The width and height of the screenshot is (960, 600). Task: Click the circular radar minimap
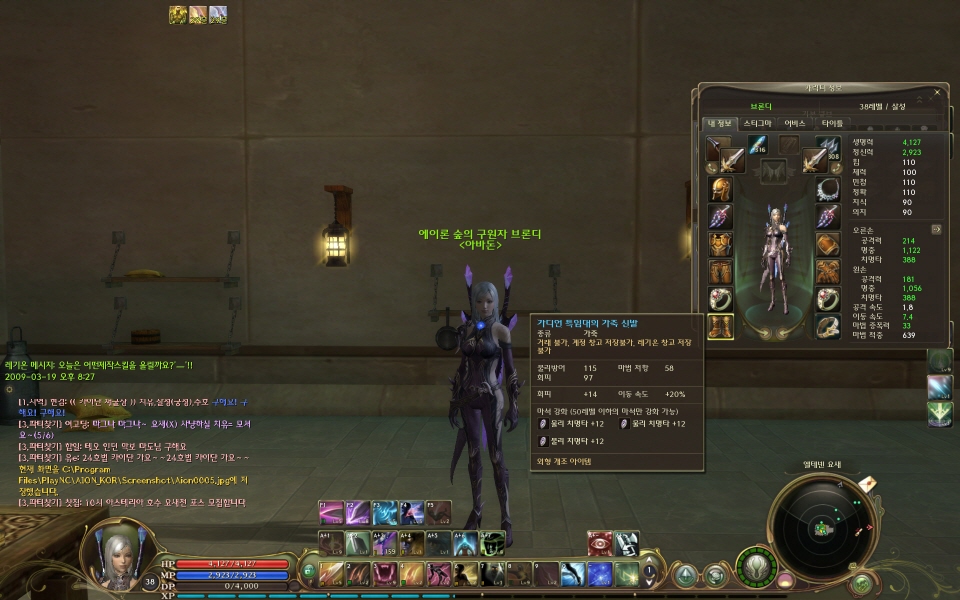(825, 526)
